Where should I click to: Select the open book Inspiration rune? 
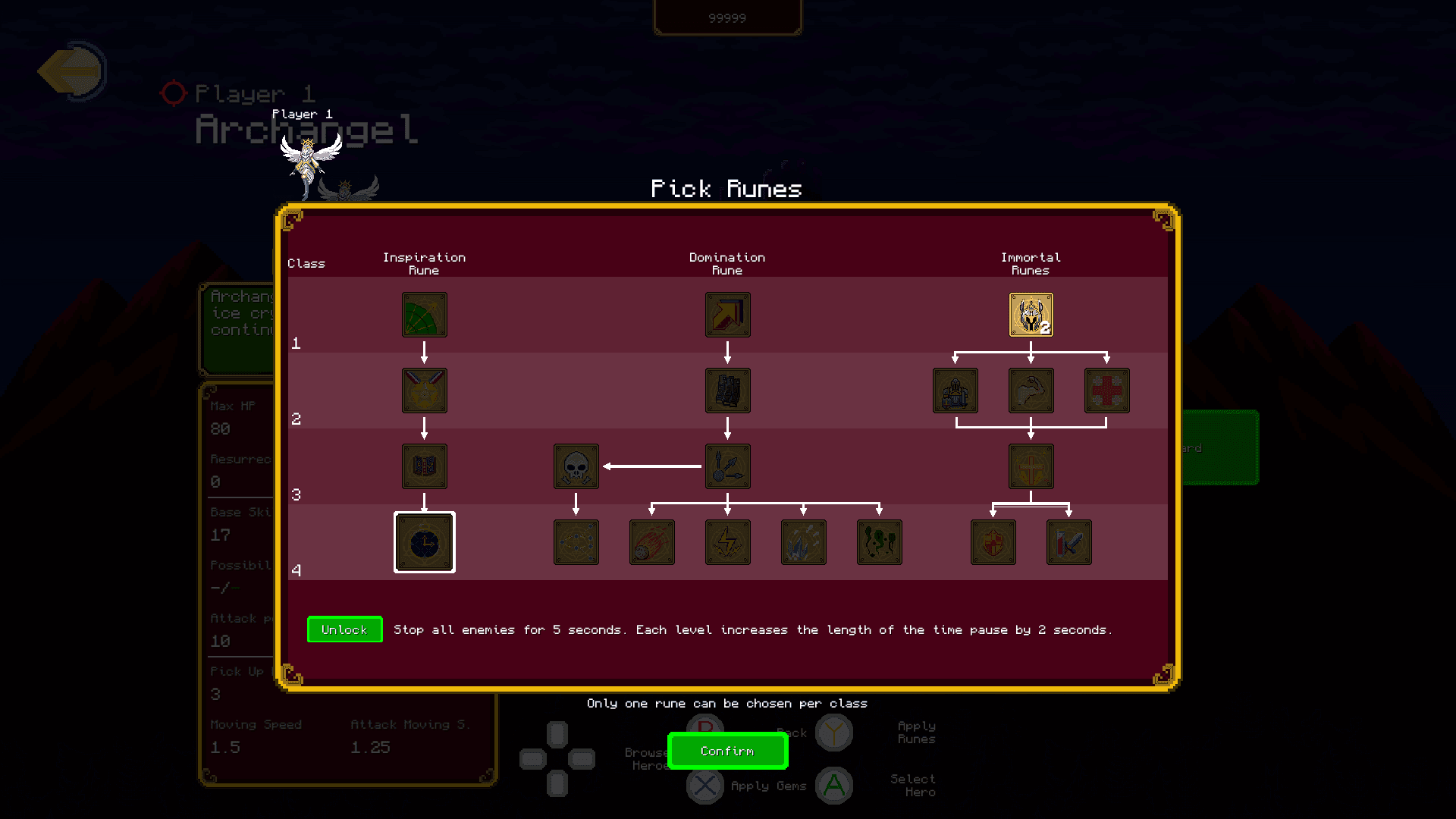click(425, 466)
